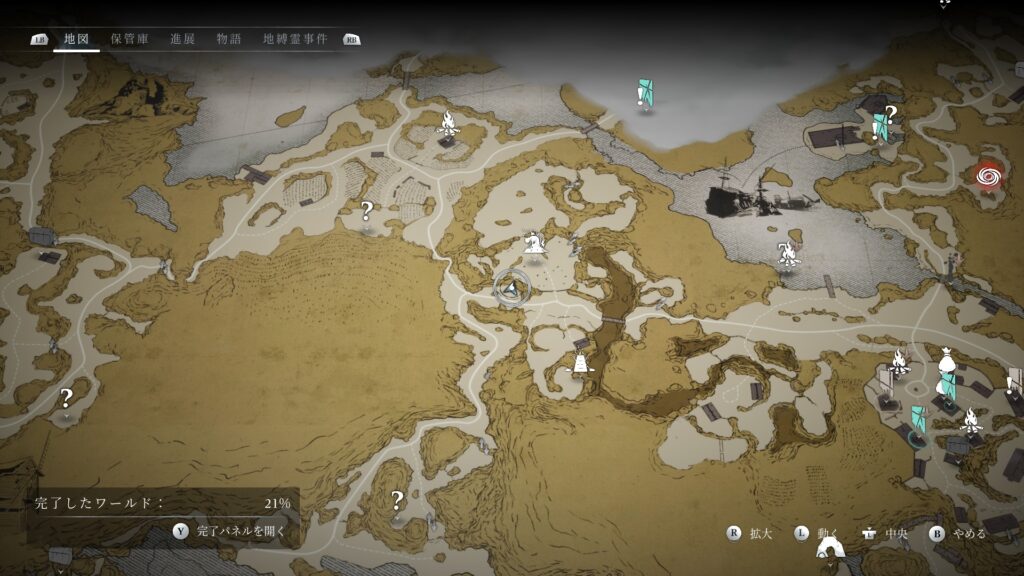Switch to the 保管庫 tab

point(129,39)
